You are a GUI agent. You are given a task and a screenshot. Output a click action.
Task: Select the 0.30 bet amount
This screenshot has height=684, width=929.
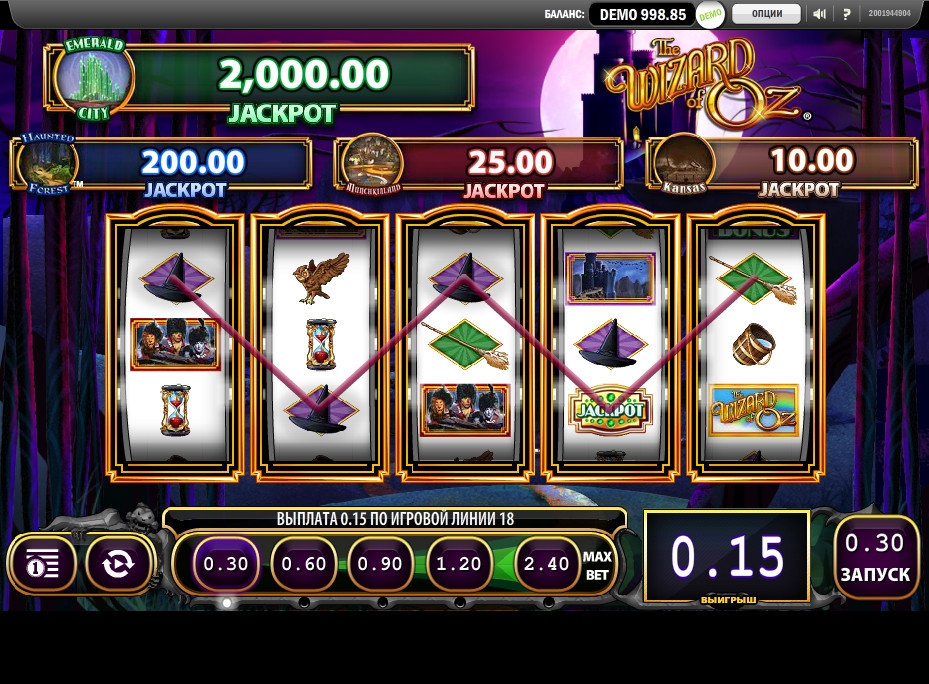click(x=226, y=564)
